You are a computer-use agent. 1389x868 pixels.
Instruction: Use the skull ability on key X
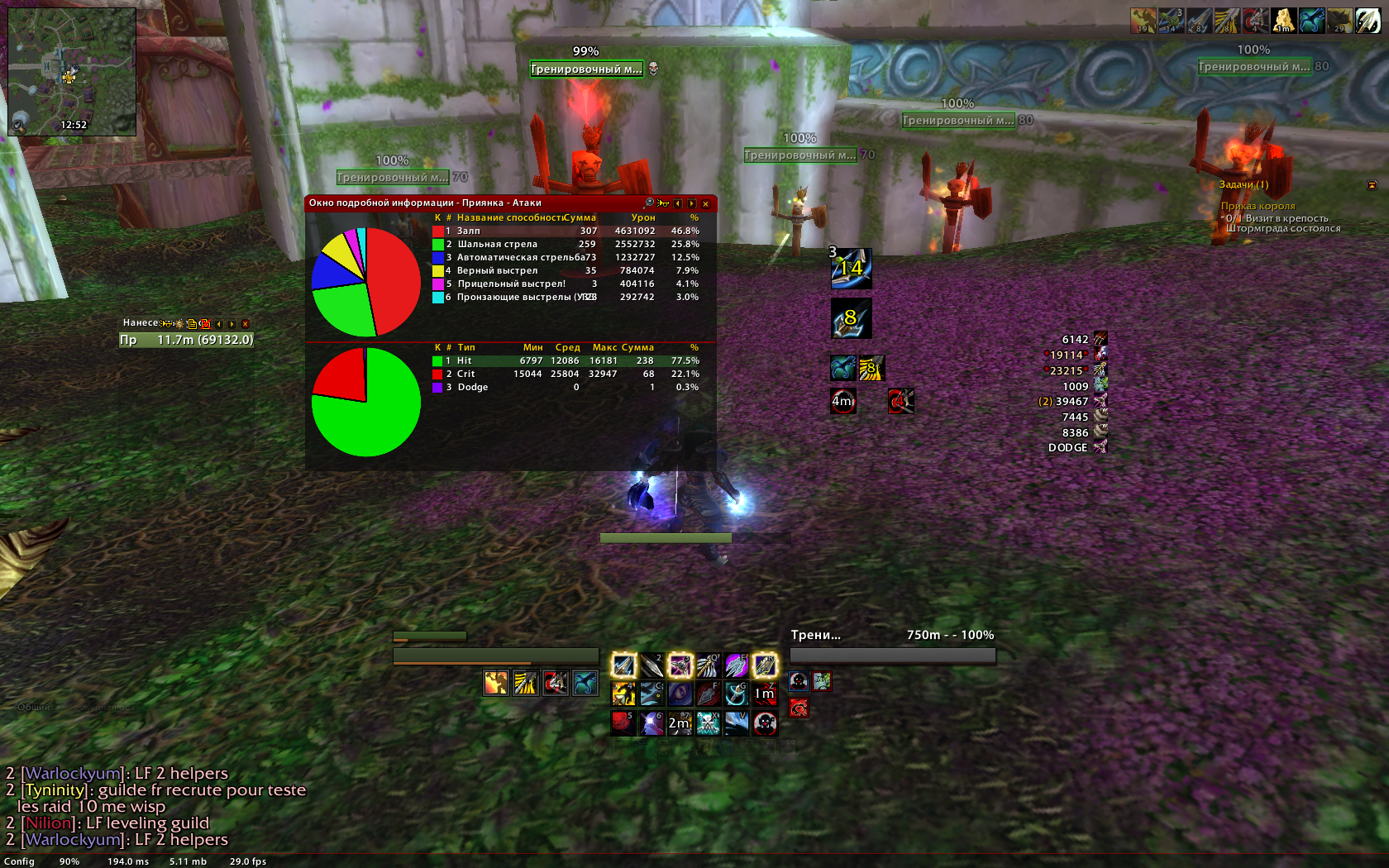[x=708, y=723]
